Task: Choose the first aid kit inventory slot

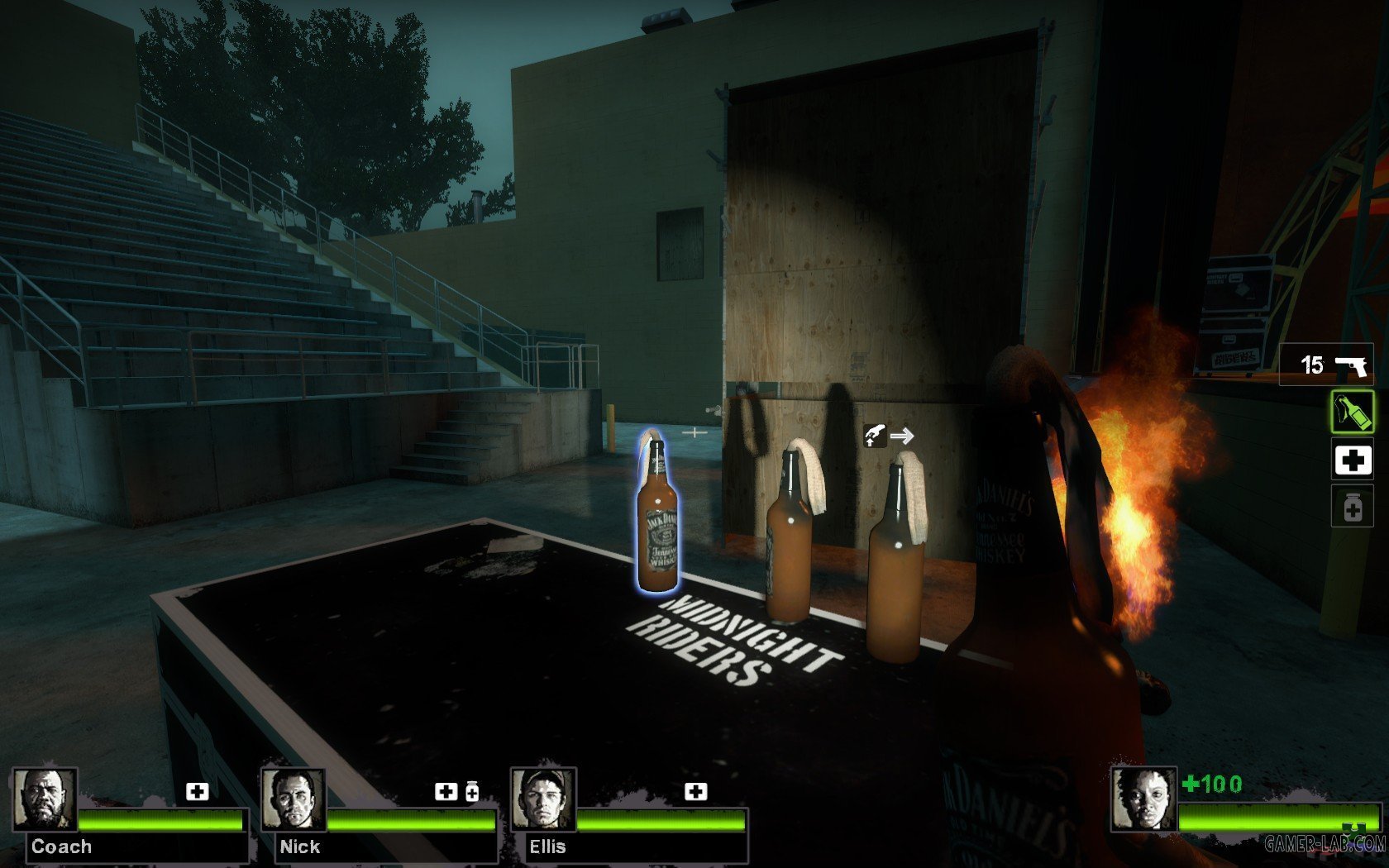Action: click(1352, 460)
